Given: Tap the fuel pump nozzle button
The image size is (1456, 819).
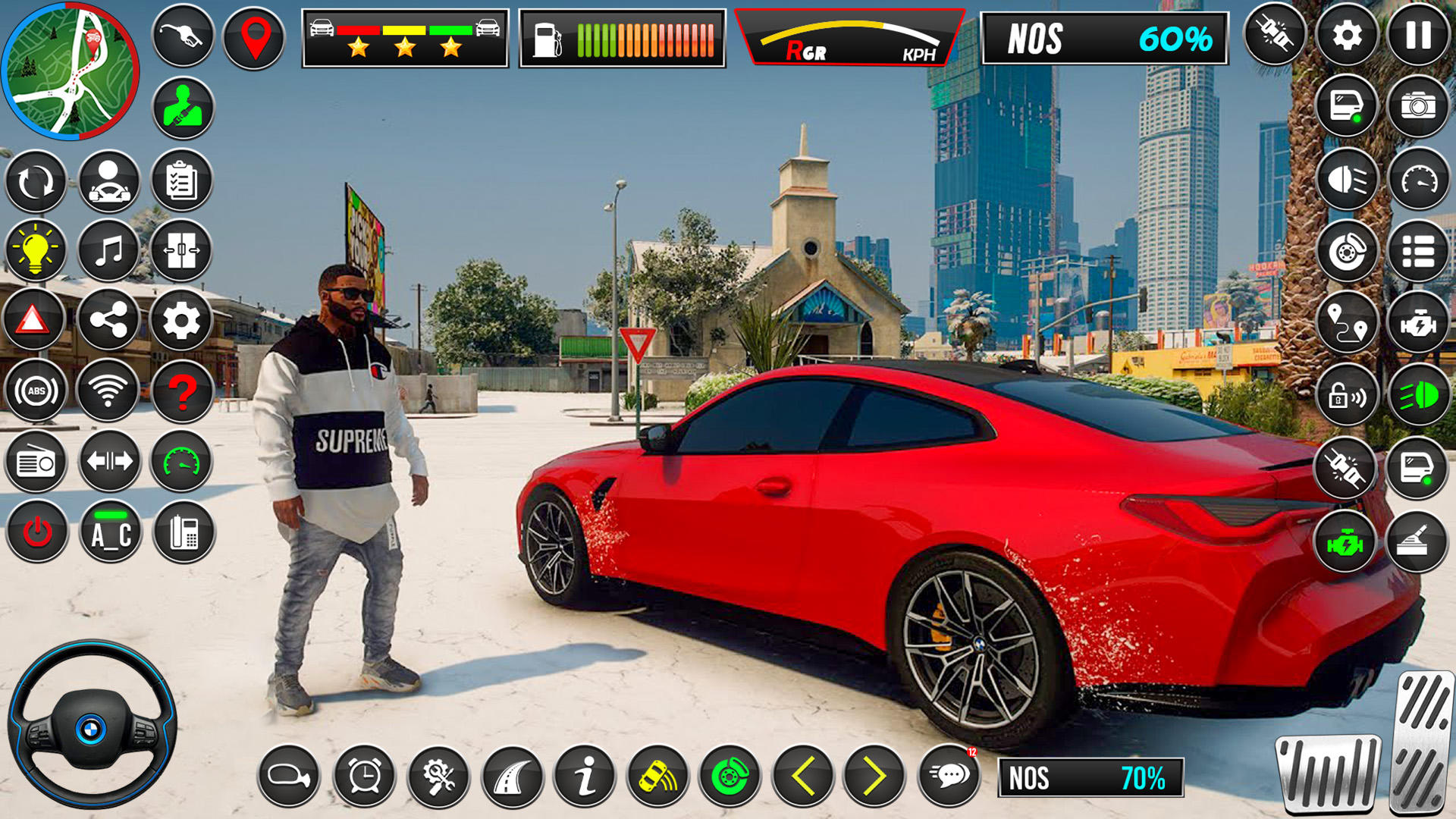Looking at the screenshot, I should (183, 36).
